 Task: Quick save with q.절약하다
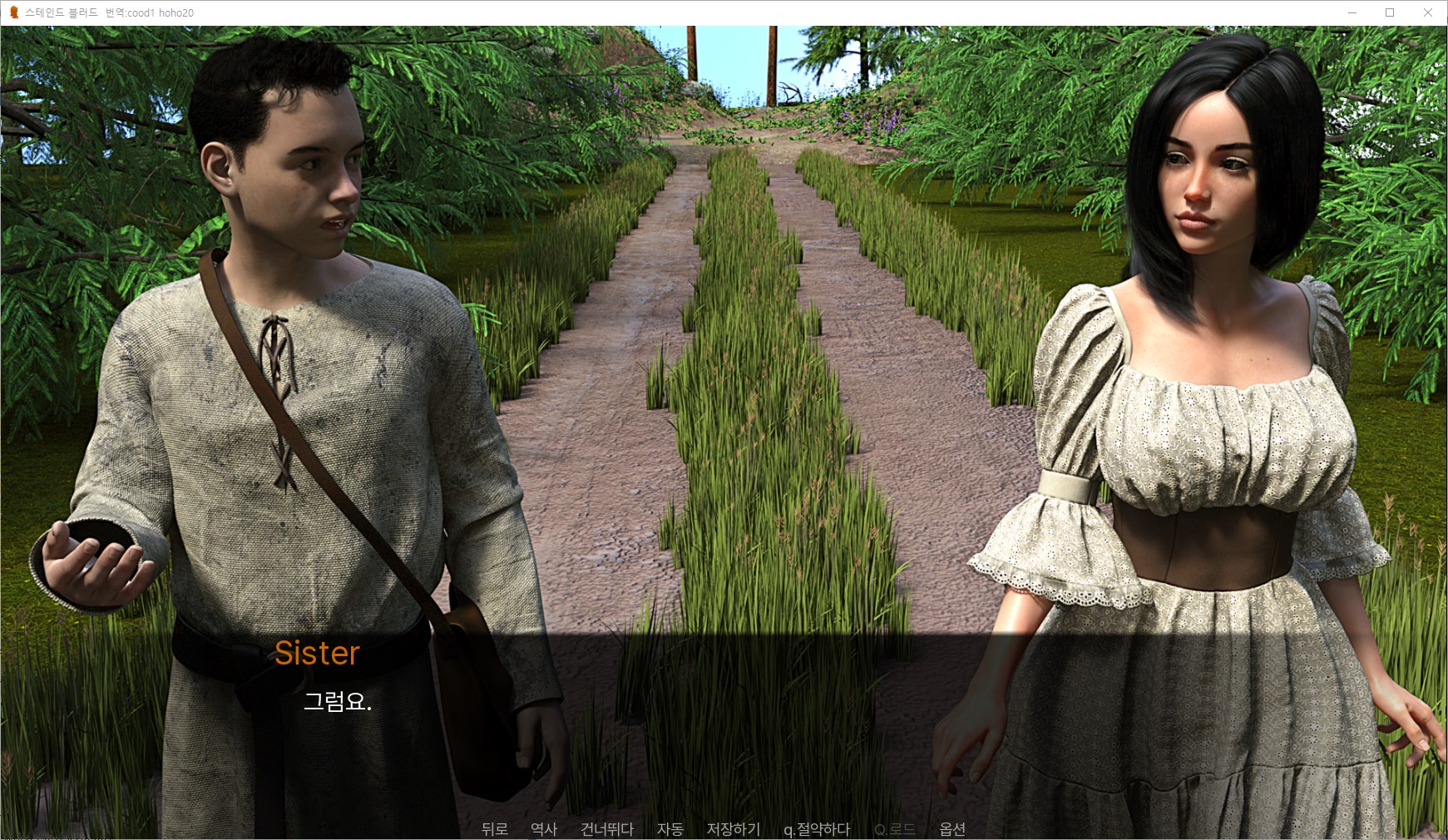817,828
